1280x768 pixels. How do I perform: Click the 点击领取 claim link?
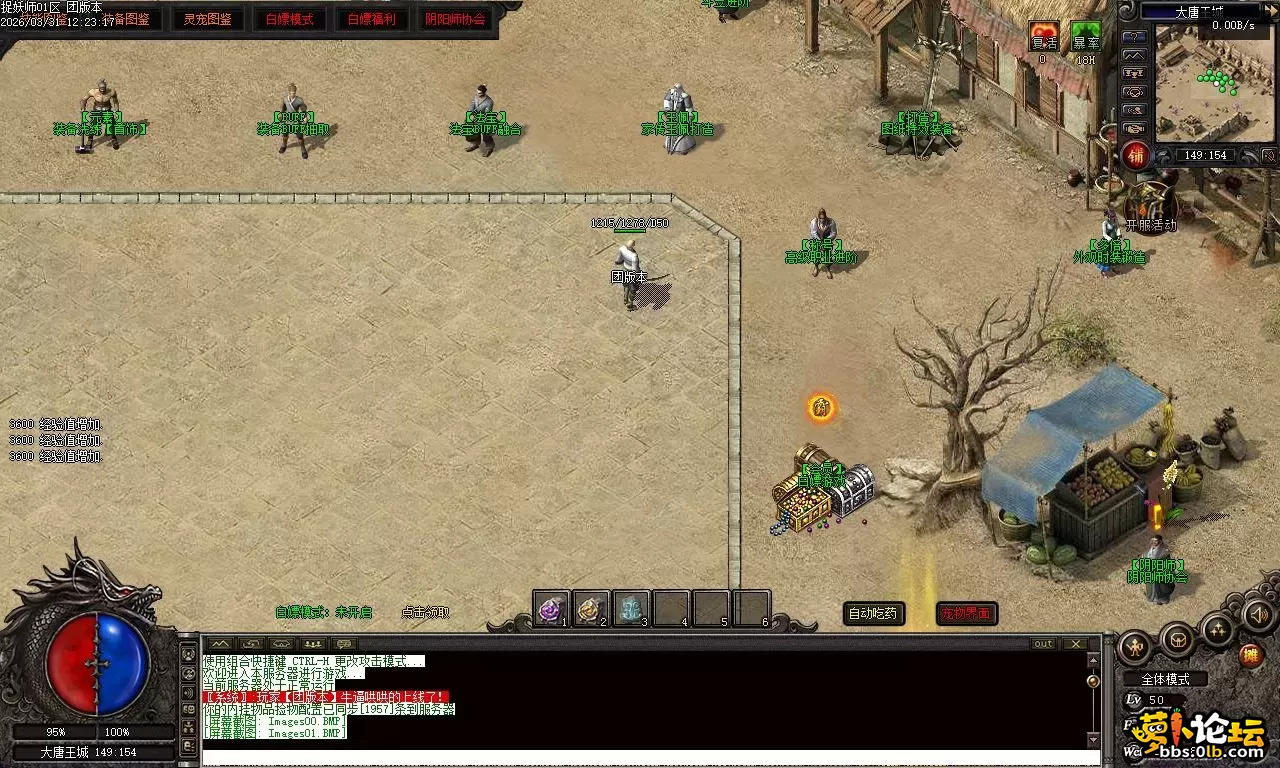click(x=425, y=612)
